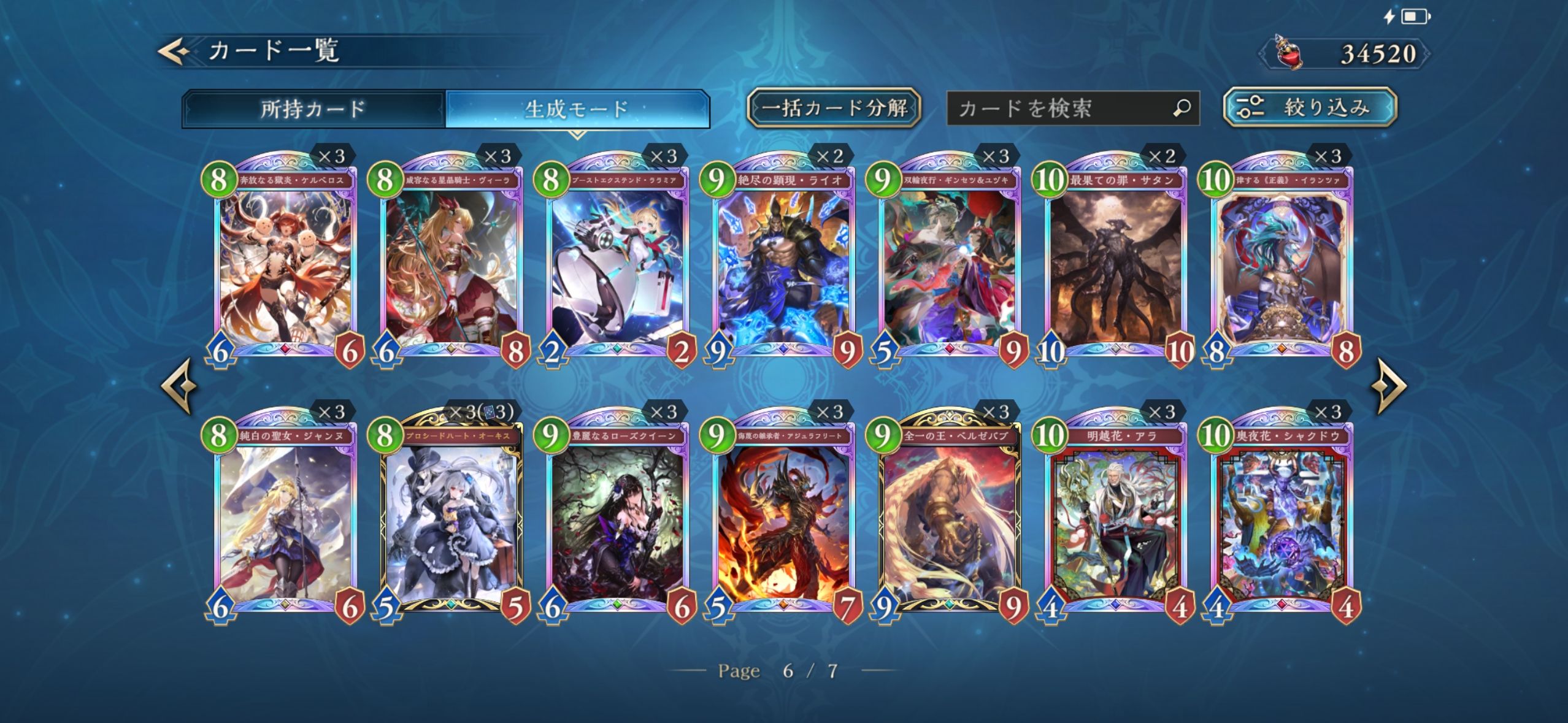The width and height of the screenshot is (1568, 723).
Task: Open the 絶尽の顕現・ライオ card
Action: pos(784,264)
